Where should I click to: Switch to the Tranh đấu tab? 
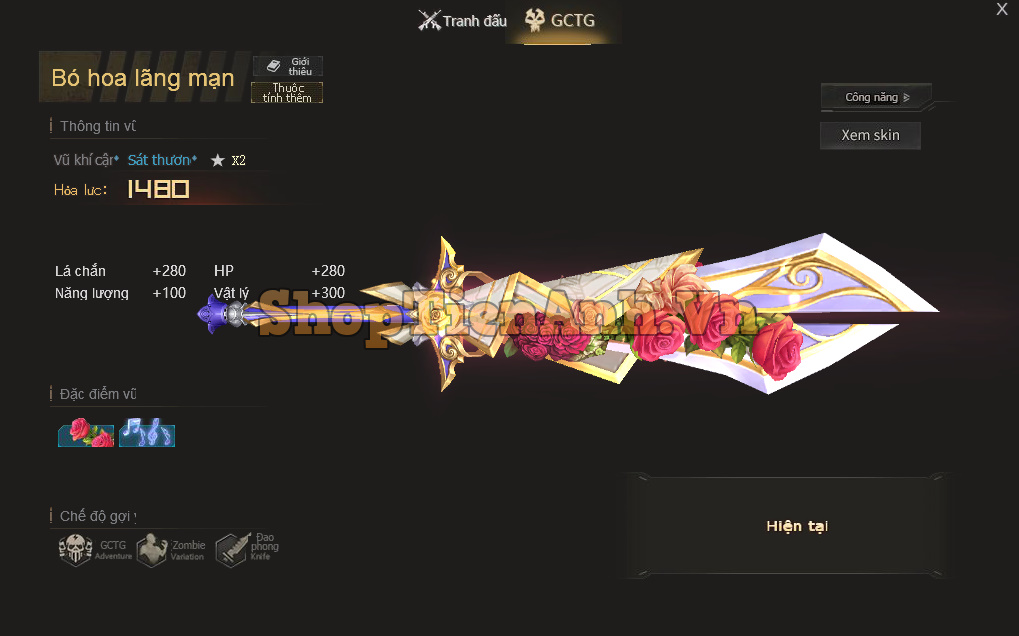pos(462,21)
